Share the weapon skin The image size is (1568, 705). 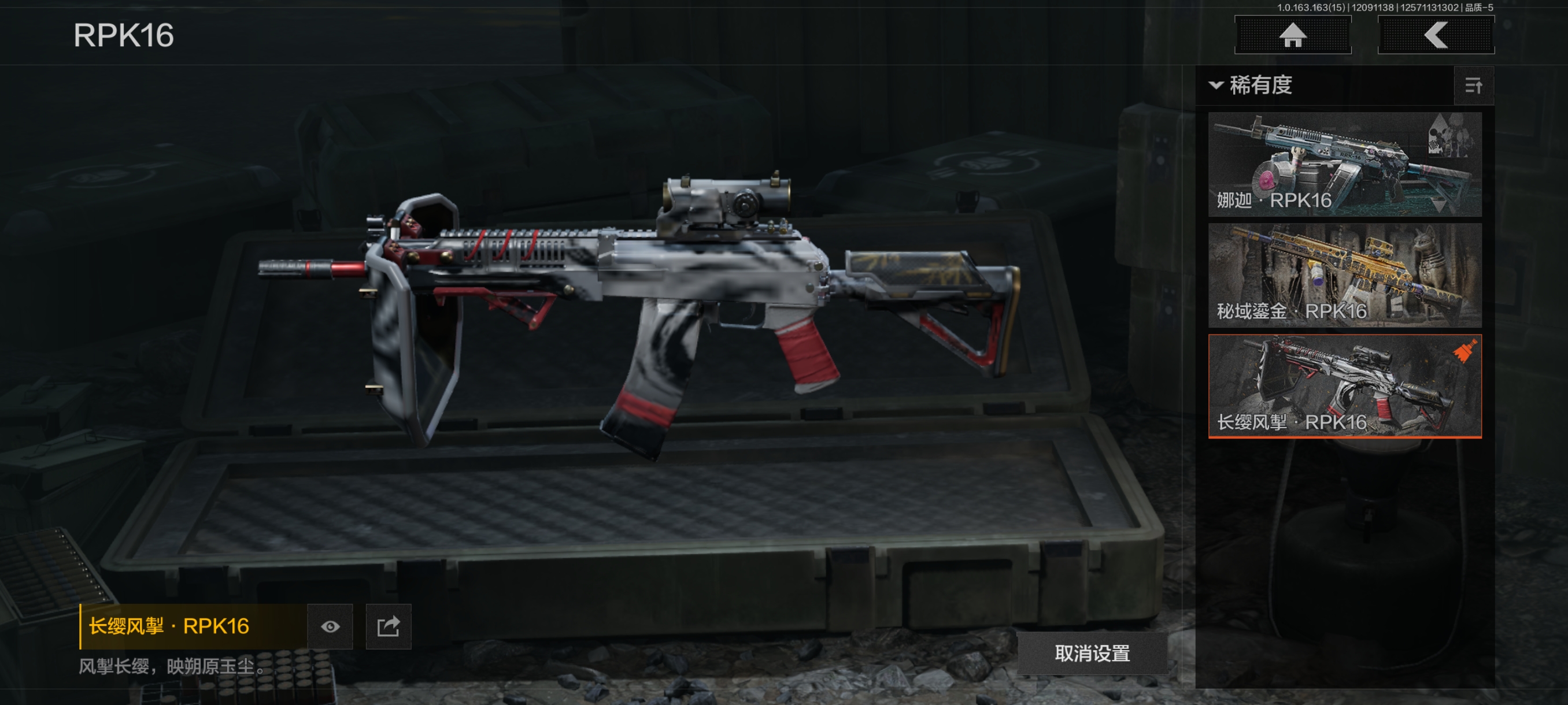point(389,626)
